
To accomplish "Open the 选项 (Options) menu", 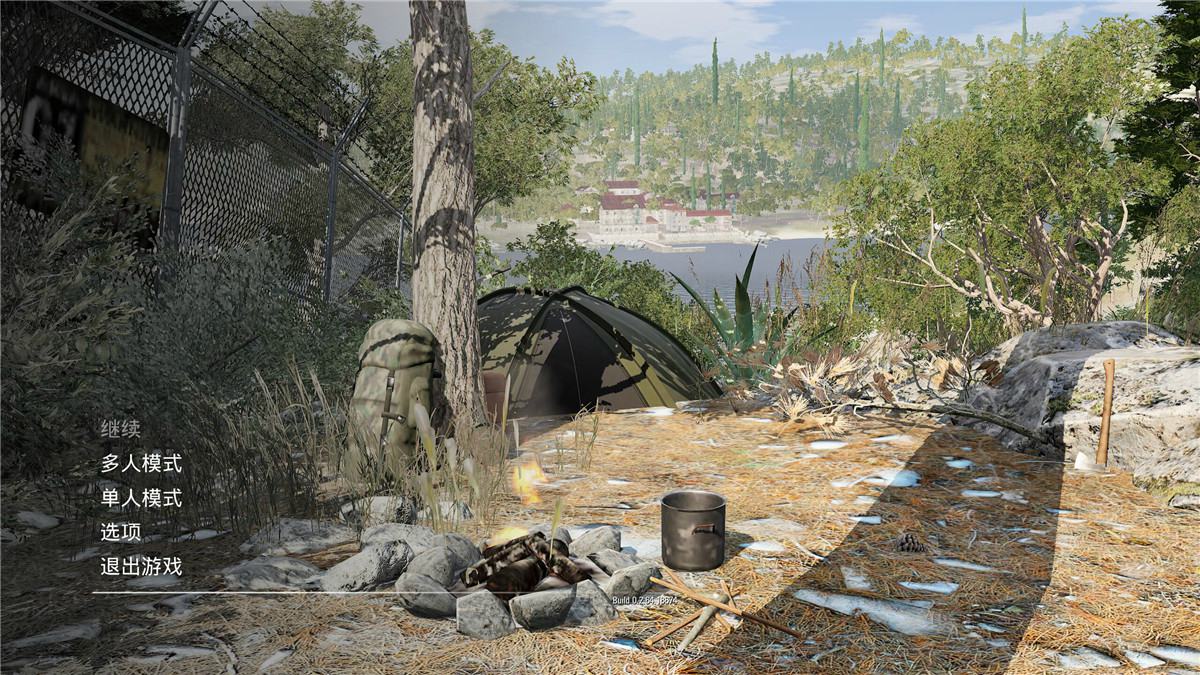I will coord(120,531).
